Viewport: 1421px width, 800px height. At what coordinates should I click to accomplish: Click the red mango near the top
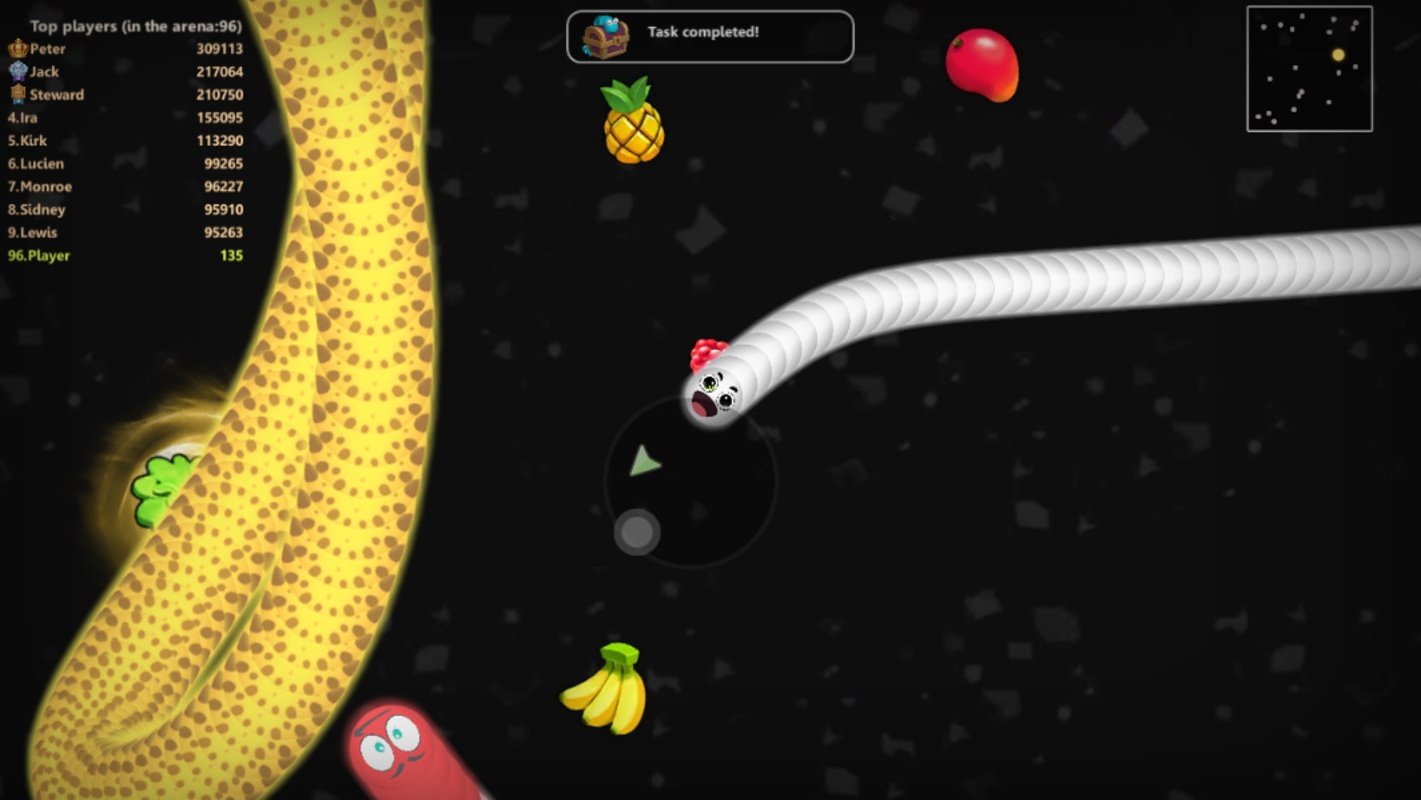coord(982,66)
